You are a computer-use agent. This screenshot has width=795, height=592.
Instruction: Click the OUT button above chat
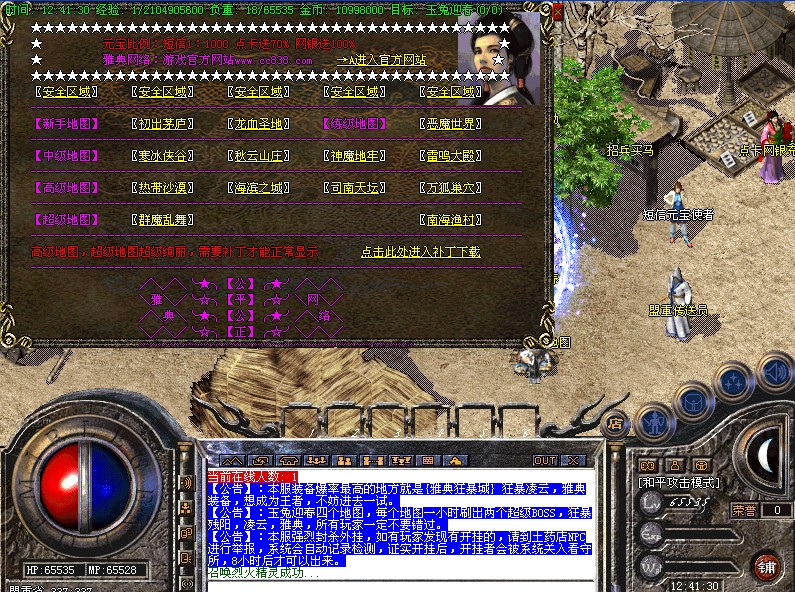pyautogui.click(x=544, y=460)
